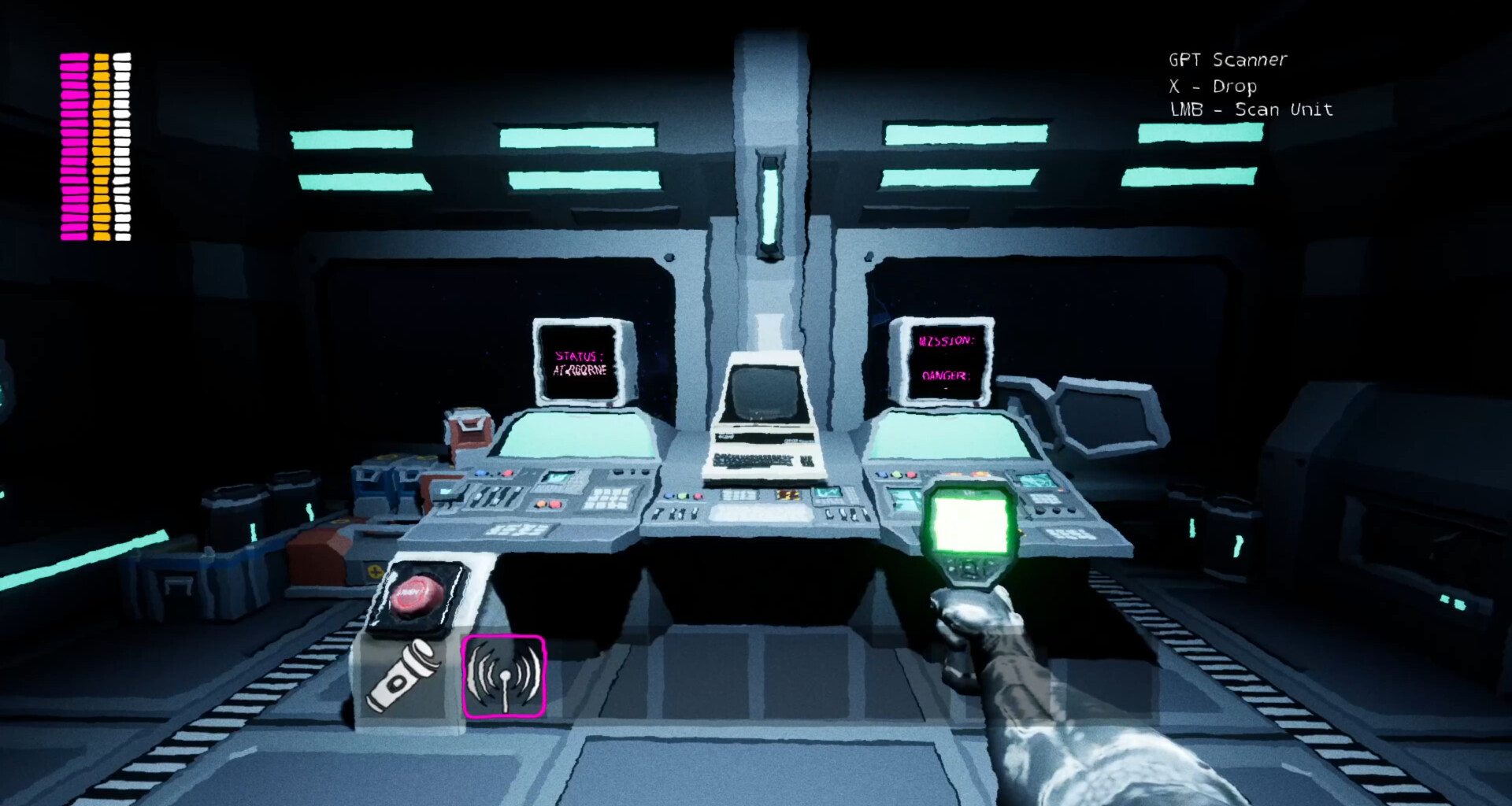Click the teal graph display on the right console
1512x806 pixels.
pos(1036,482)
